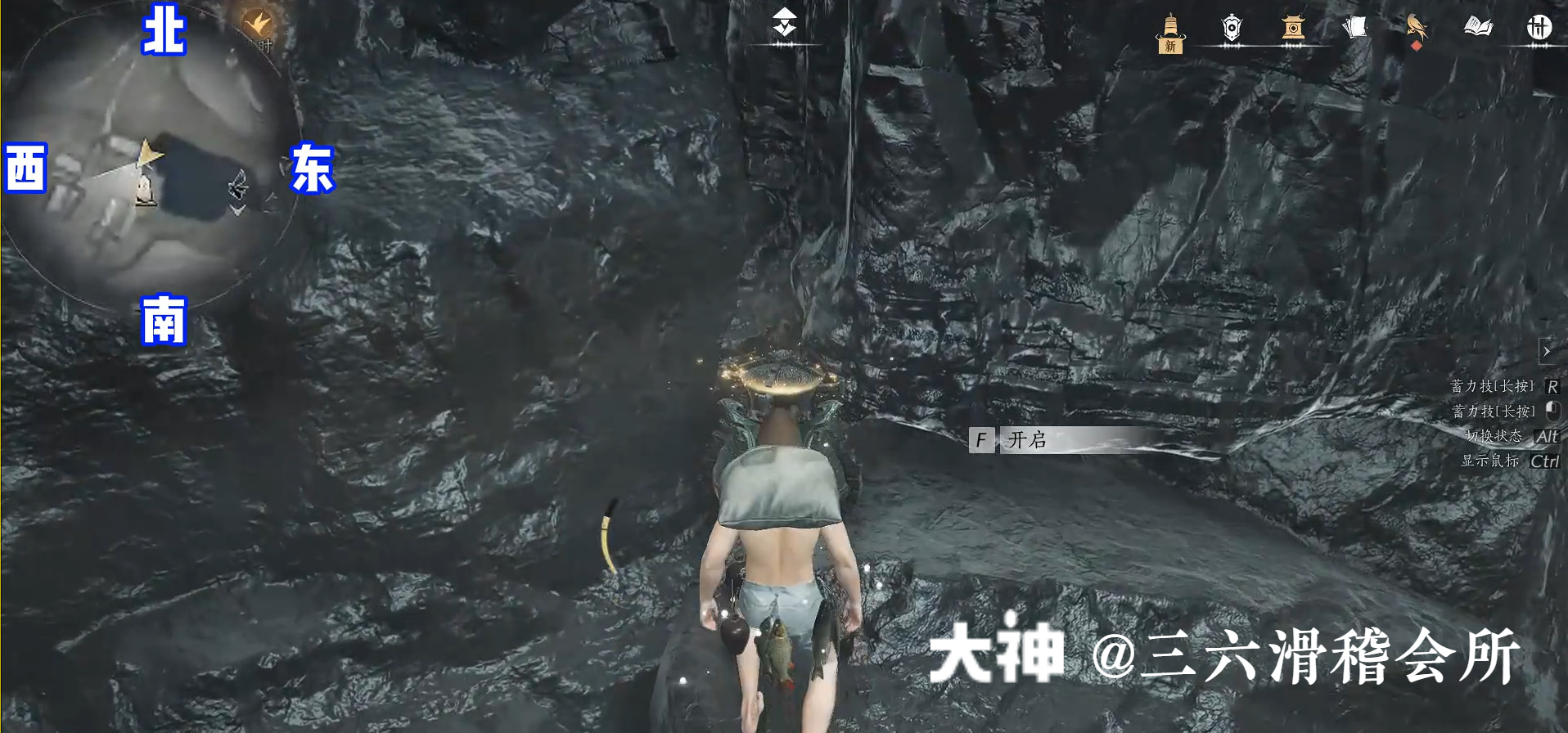Click the diamond chevron icon at top center

click(x=785, y=23)
